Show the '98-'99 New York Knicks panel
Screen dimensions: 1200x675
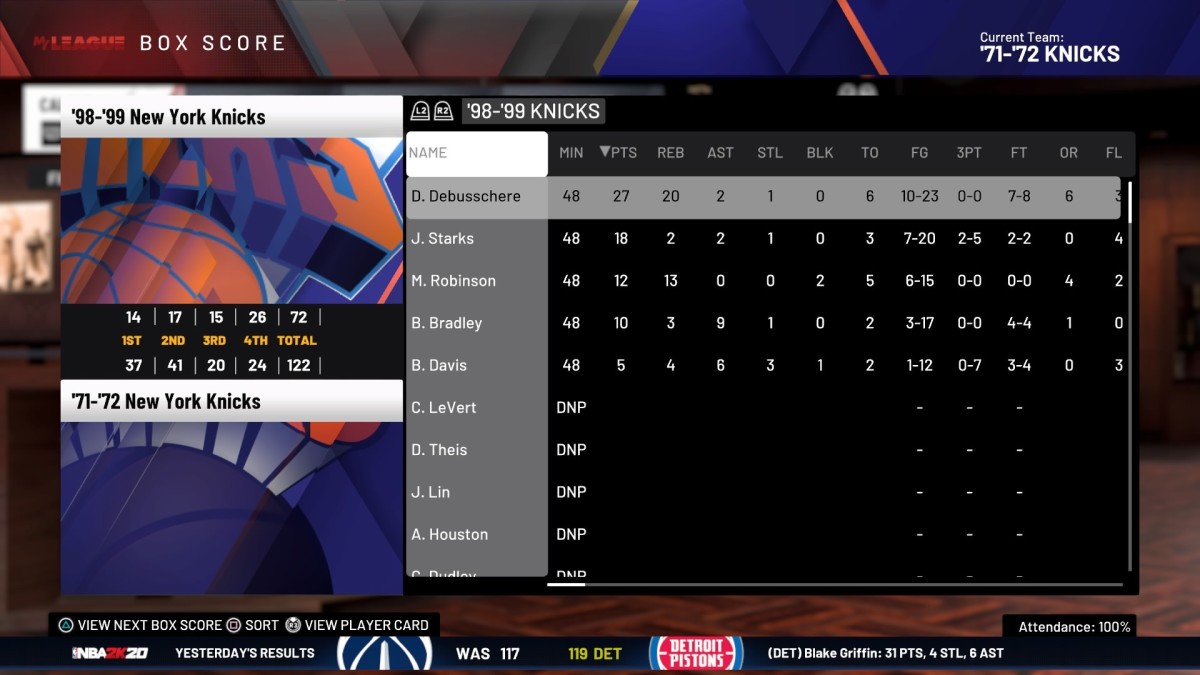click(x=231, y=117)
